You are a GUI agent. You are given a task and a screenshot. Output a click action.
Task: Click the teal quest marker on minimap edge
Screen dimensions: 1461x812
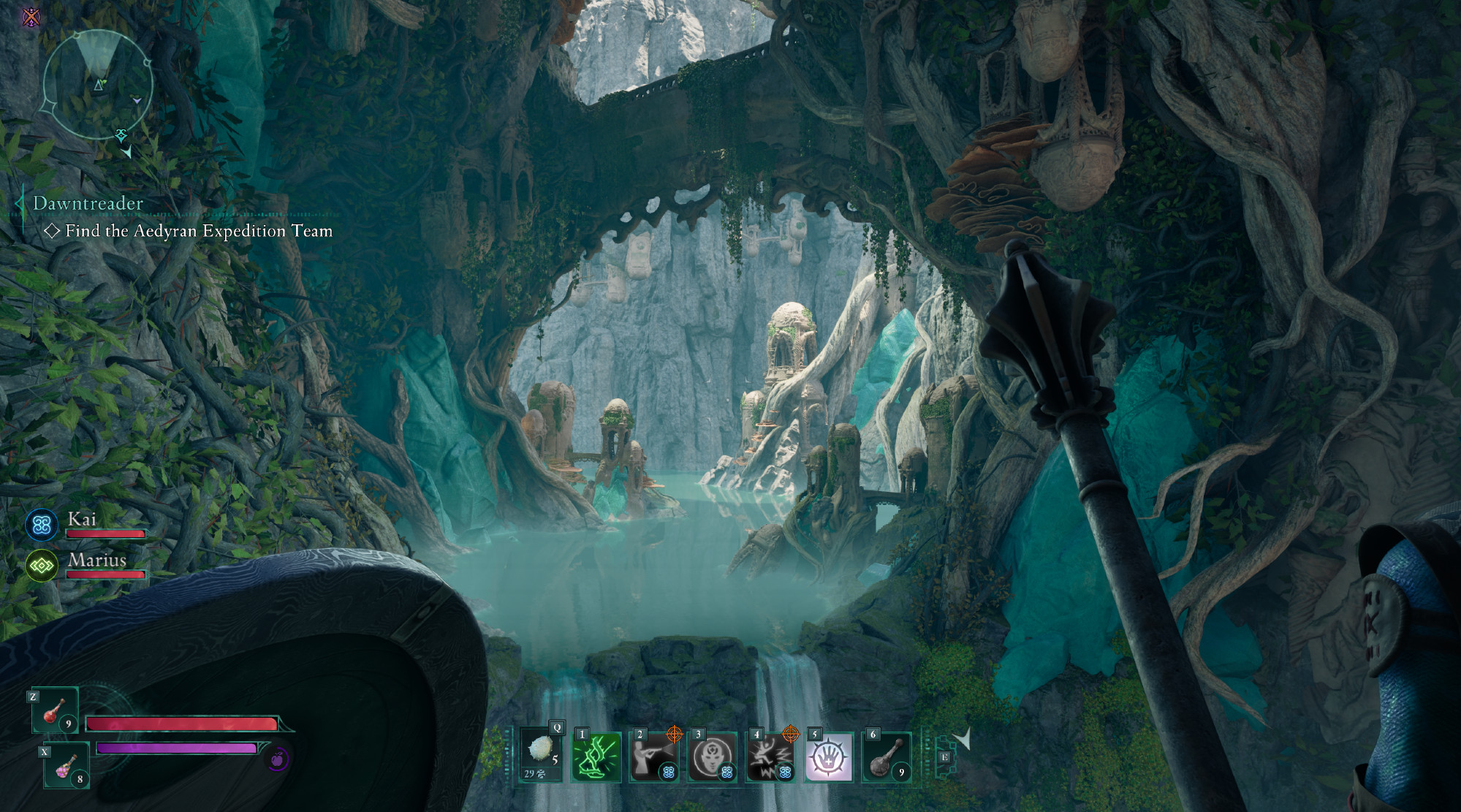[121, 134]
